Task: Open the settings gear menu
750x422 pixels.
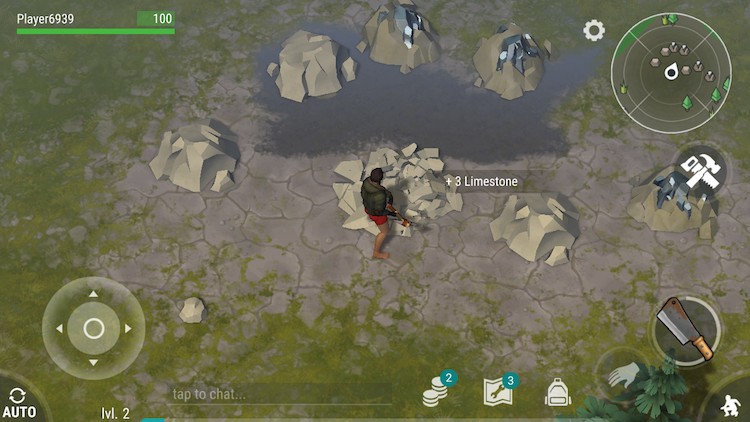Action: pos(594,31)
